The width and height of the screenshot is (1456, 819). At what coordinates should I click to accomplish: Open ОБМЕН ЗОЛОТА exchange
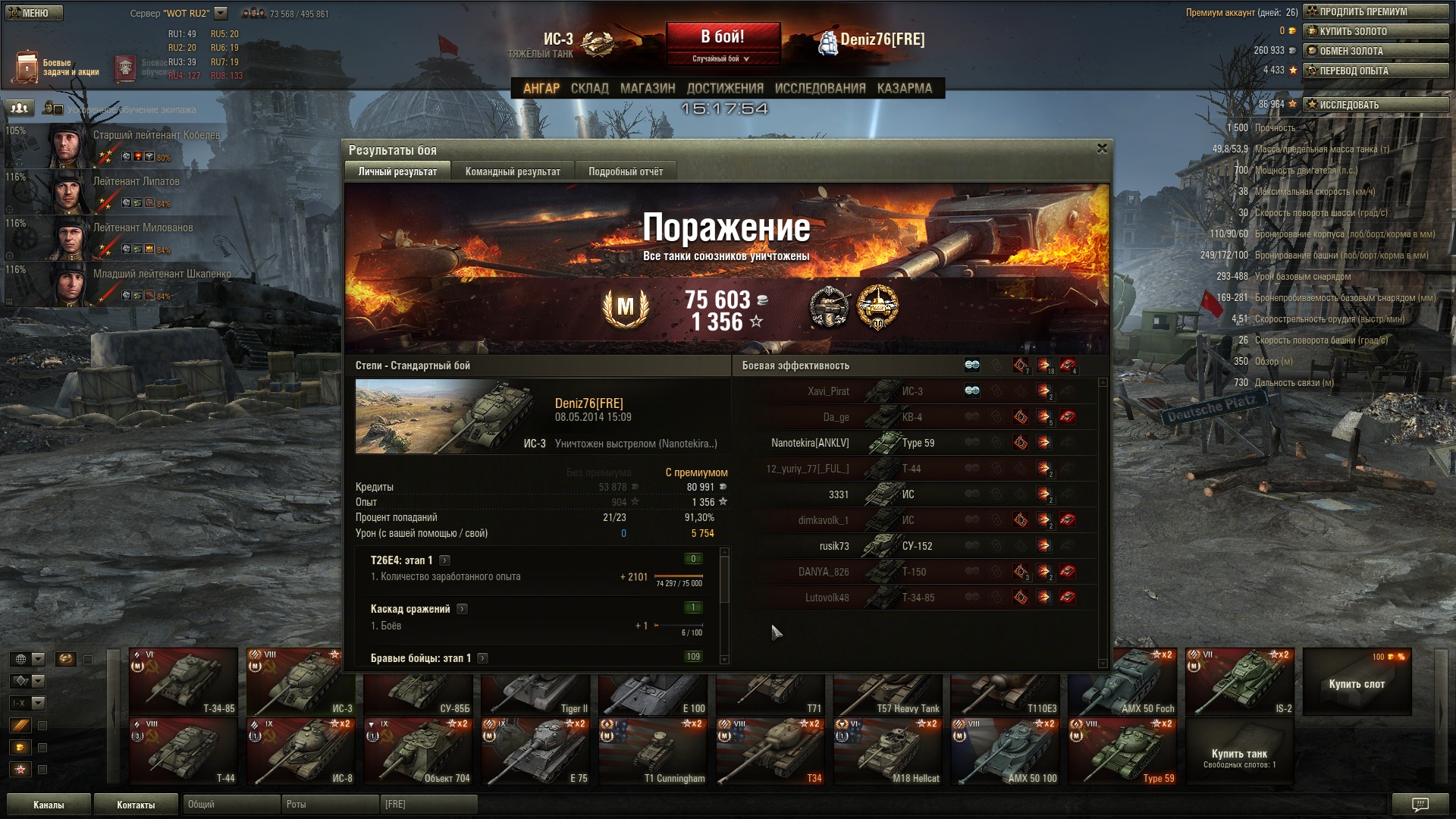(1376, 51)
